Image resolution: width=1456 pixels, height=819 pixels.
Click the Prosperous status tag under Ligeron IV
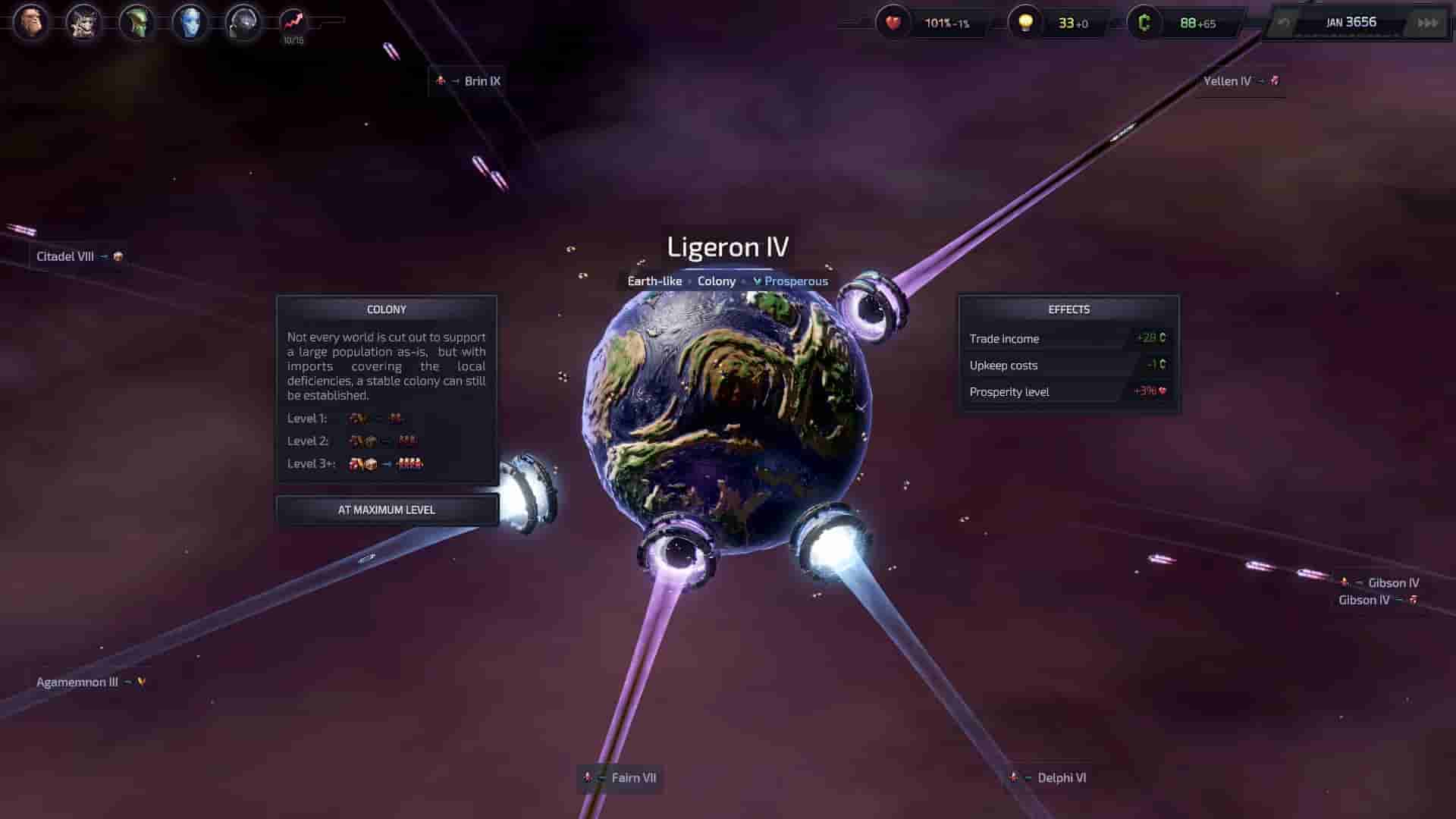click(x=795, y=281)
